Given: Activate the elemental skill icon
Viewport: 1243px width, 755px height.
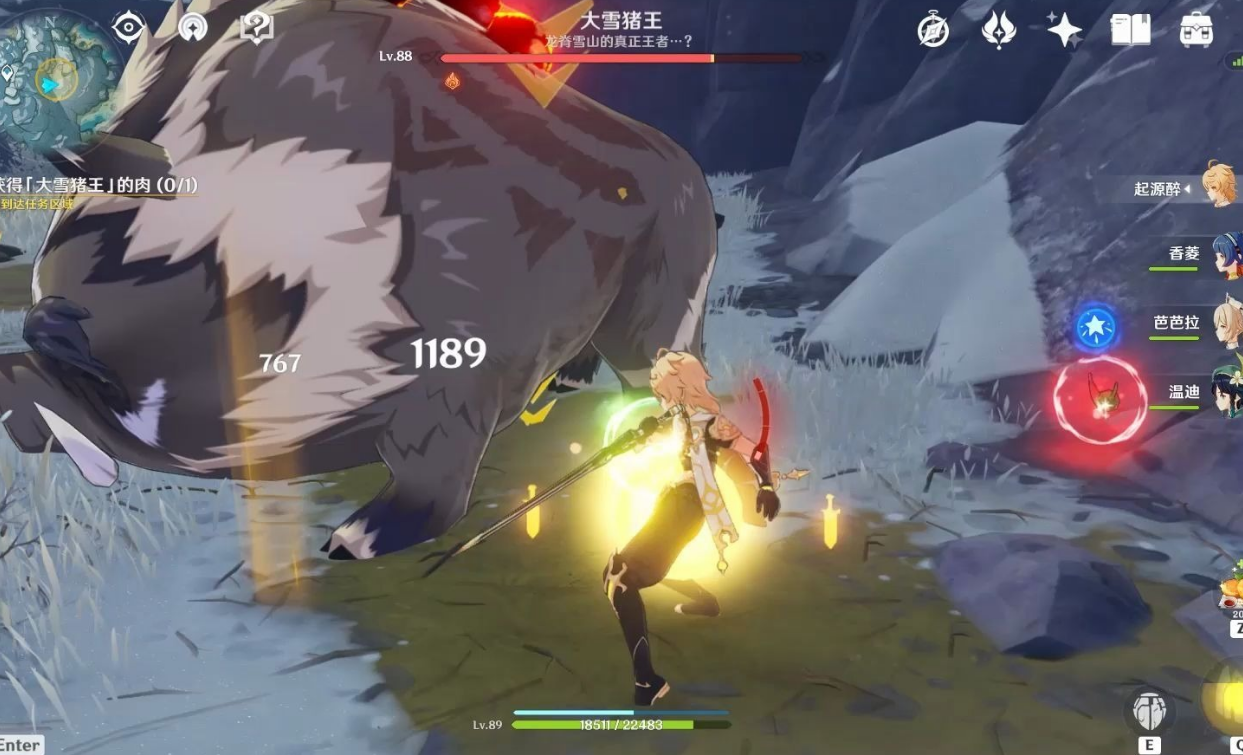Looking at the screenshot, I should (x=1150, y=711).
